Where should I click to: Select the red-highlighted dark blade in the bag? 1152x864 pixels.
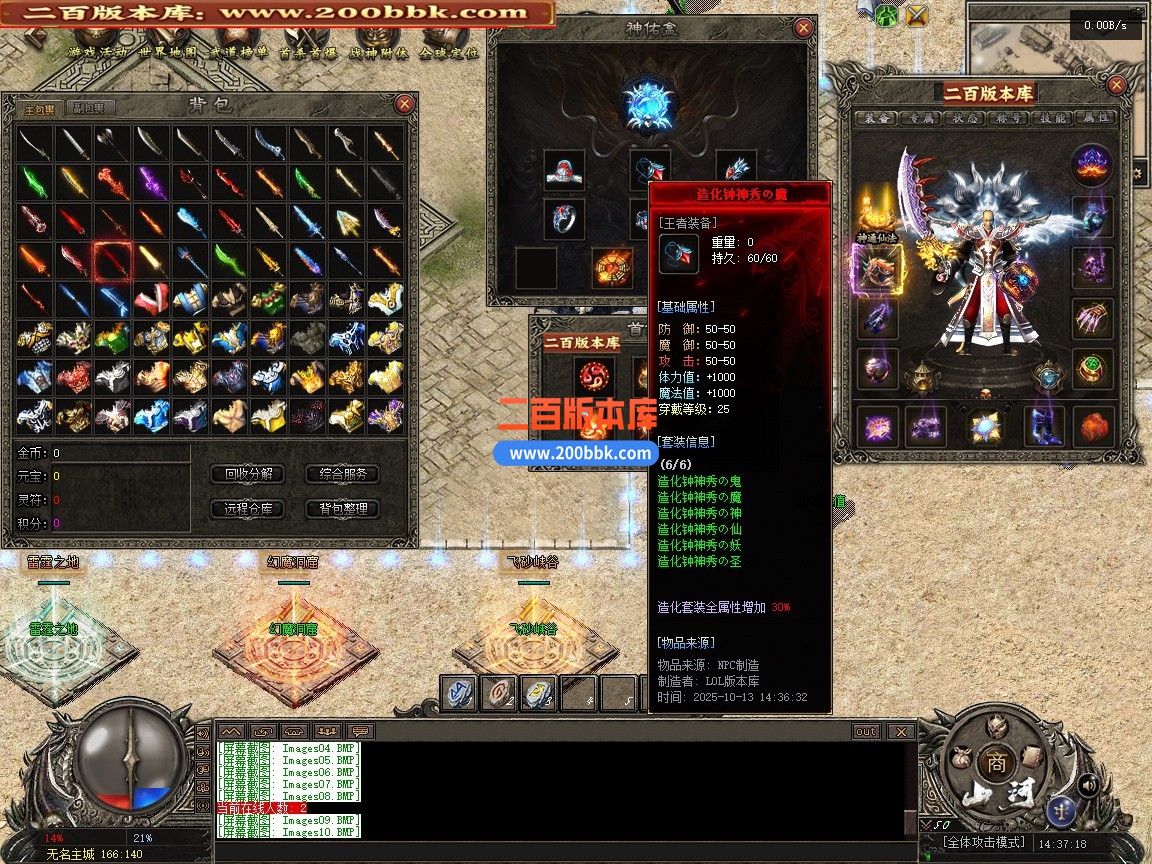click(112, 261)
